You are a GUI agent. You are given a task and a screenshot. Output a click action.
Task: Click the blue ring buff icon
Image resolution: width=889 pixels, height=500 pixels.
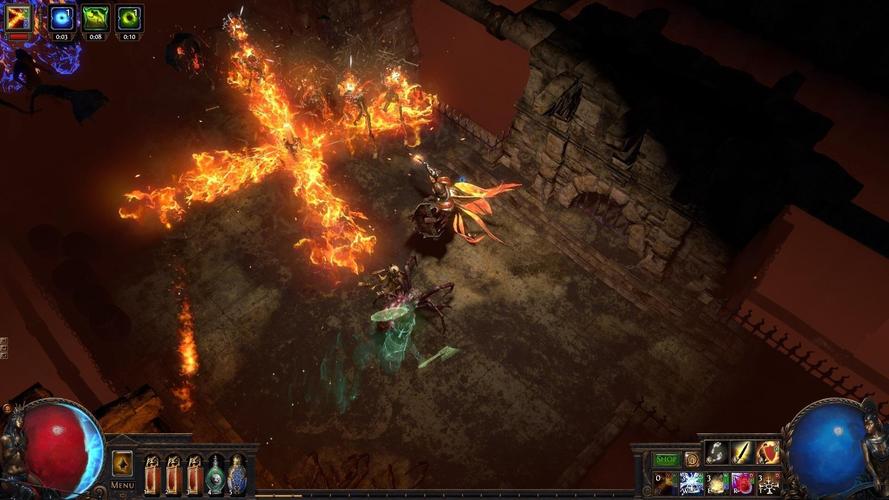(x=62, y=18)
